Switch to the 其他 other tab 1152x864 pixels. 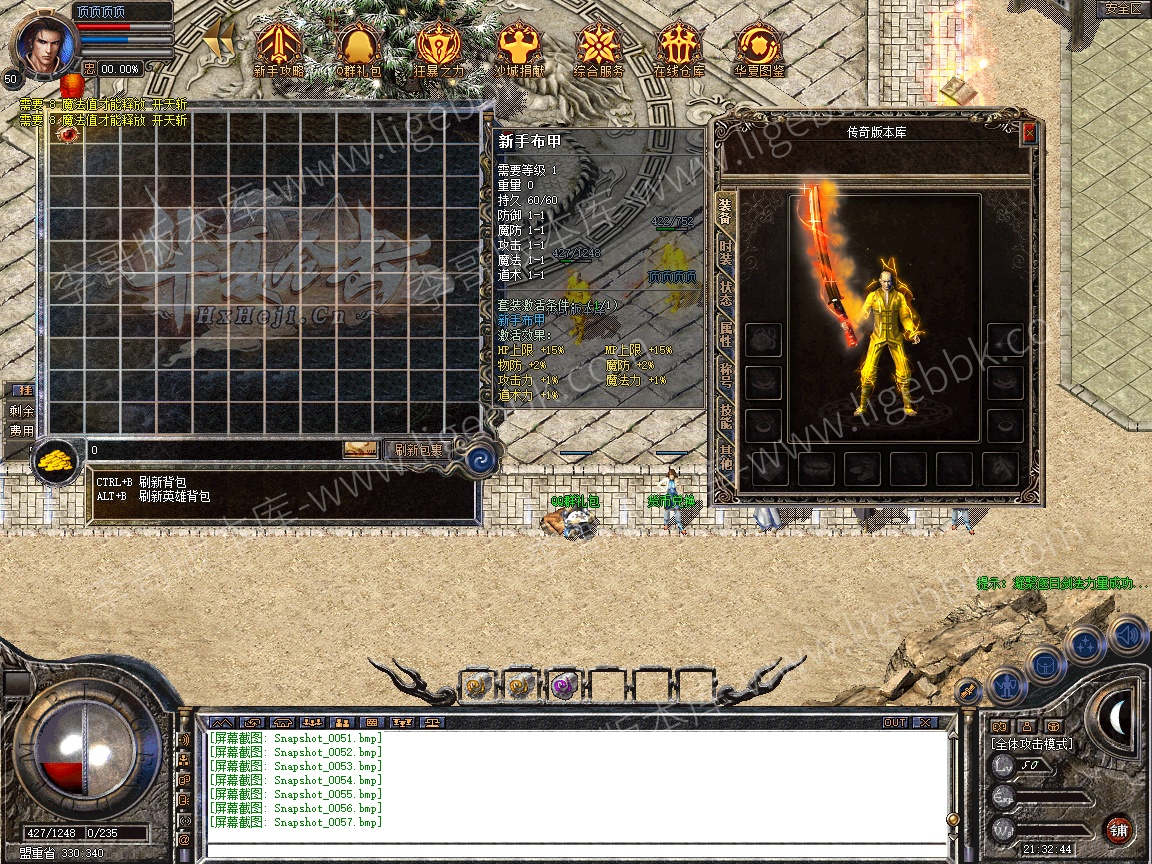pyautogui.click(x=726, y=461)
